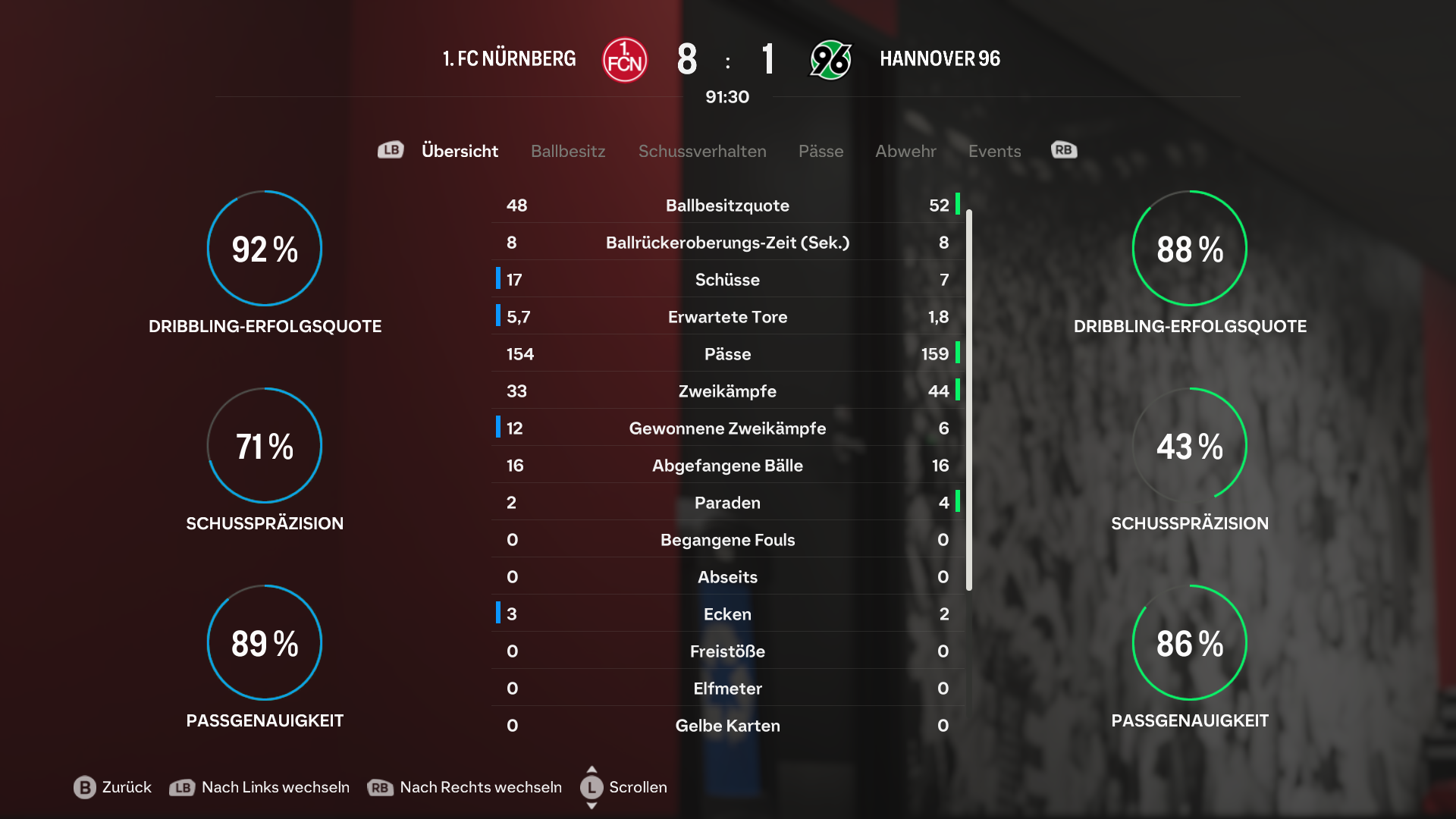
Task: Switch to the Abwehr tab
Action: click(905, 151)
